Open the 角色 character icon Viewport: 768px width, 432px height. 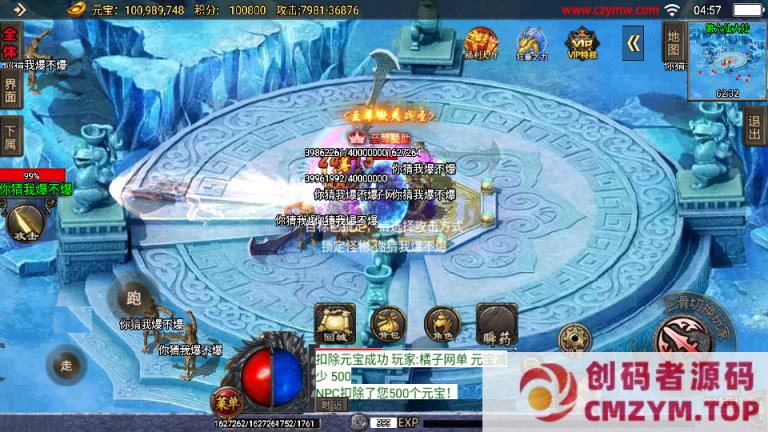[x=441, y=322]
